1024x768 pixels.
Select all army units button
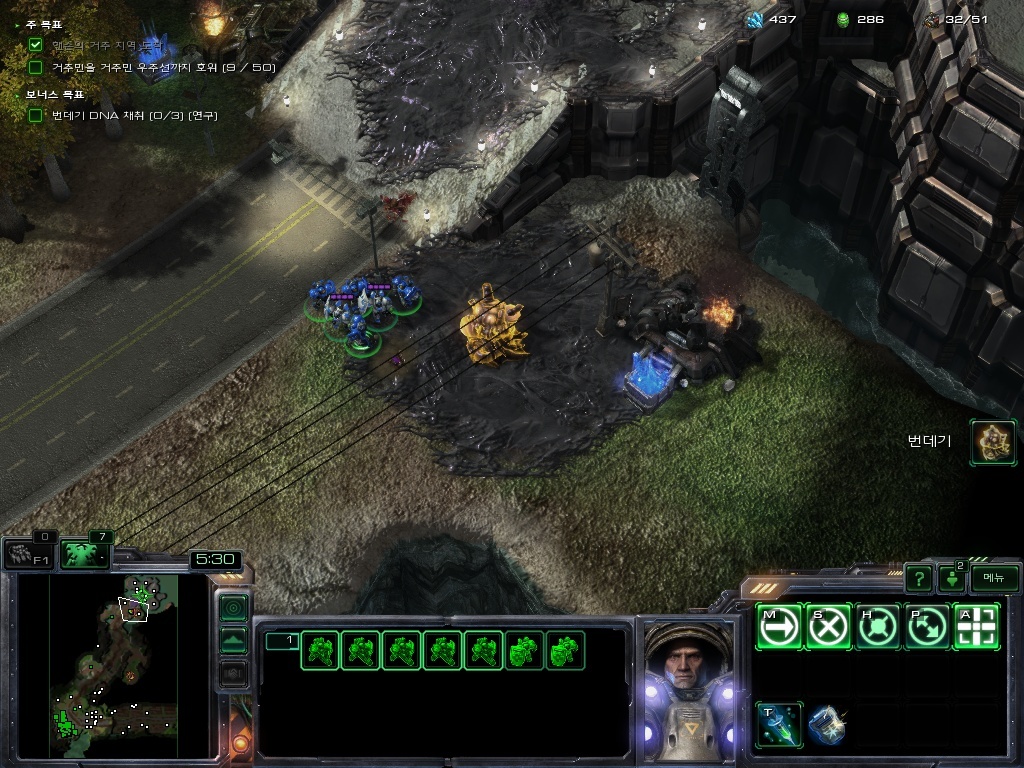click(83, 553)
